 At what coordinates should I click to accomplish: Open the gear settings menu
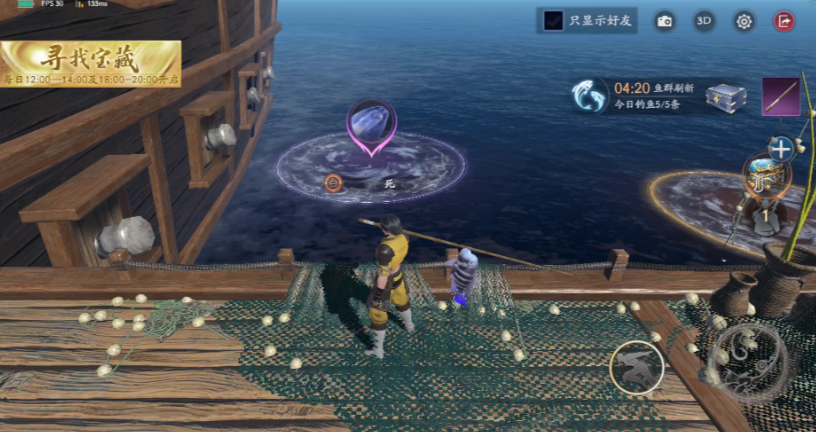coord(744,21)
